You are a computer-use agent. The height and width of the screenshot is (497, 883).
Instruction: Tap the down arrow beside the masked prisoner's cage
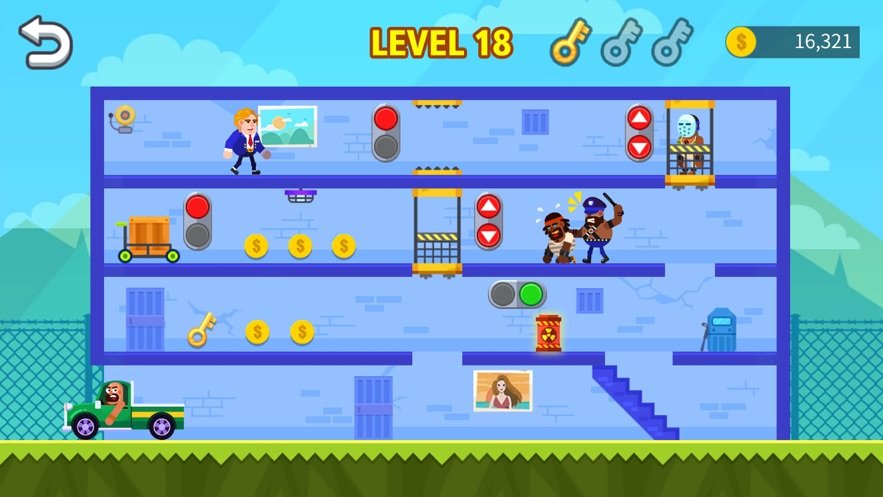coord(639,146)
